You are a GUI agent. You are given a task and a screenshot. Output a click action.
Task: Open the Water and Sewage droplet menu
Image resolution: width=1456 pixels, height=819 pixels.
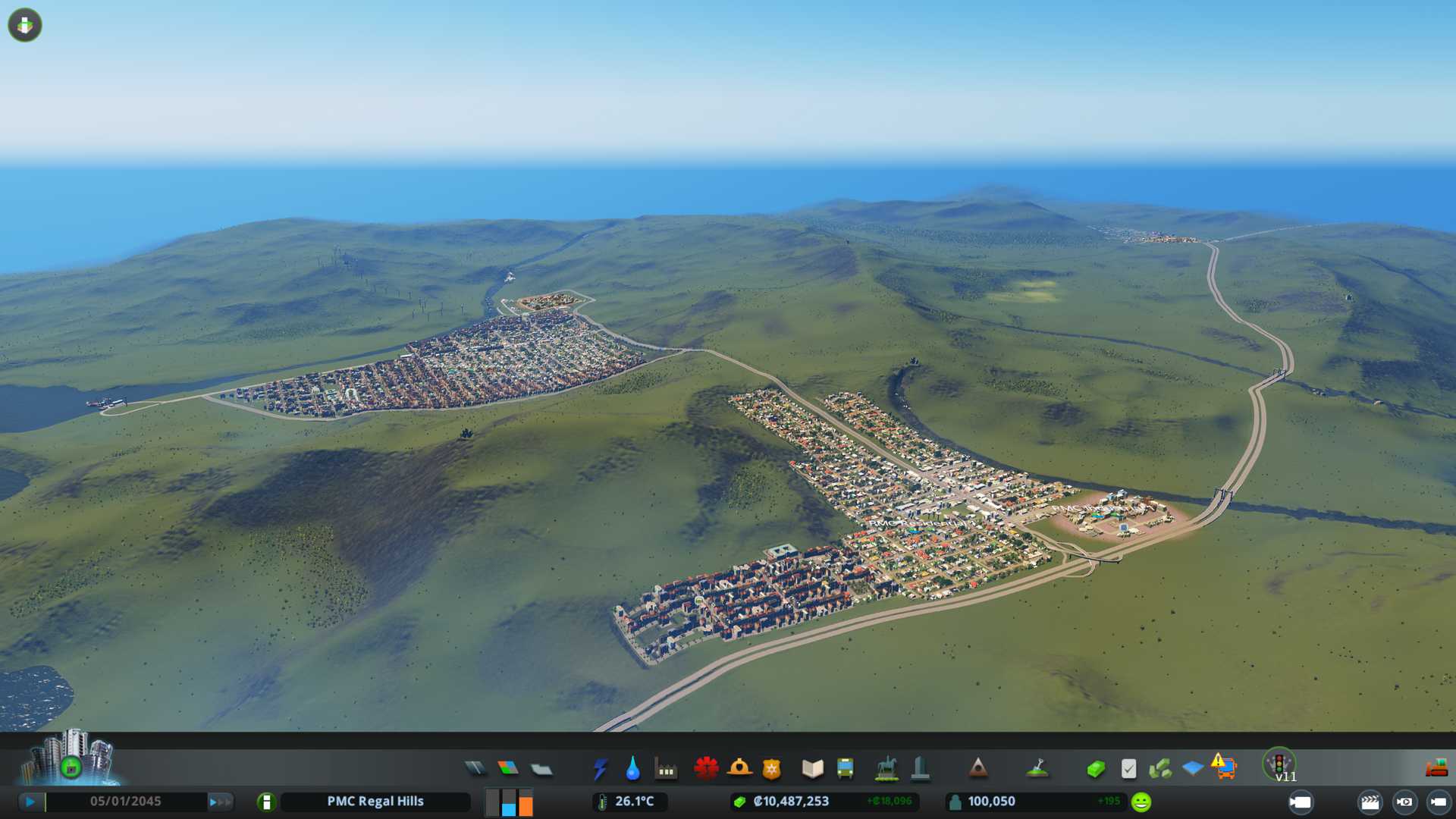633,769
